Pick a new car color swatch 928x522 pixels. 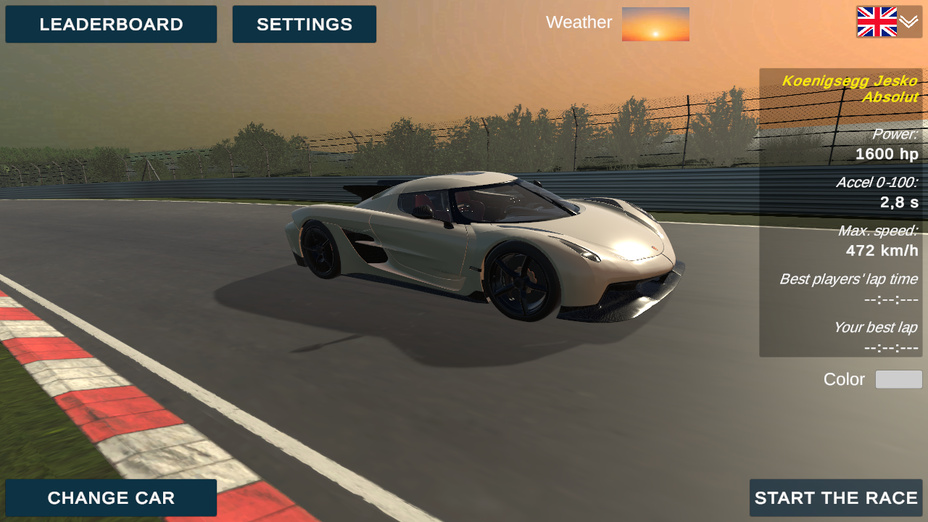(898, 379)
